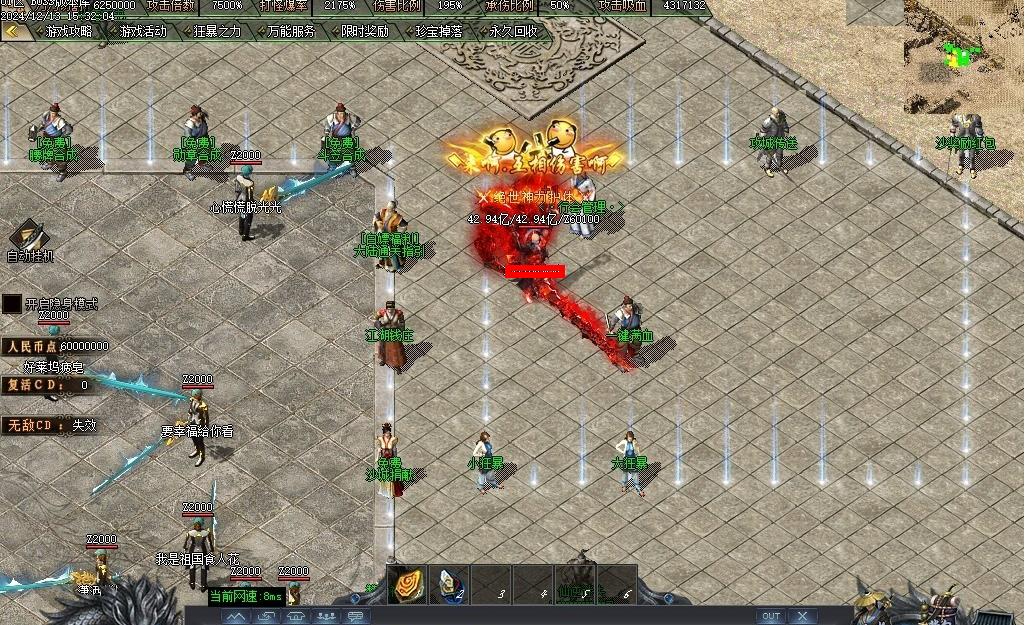
Task: Open the 珍宝掉落 treasure drops menu
Action: 439,31
